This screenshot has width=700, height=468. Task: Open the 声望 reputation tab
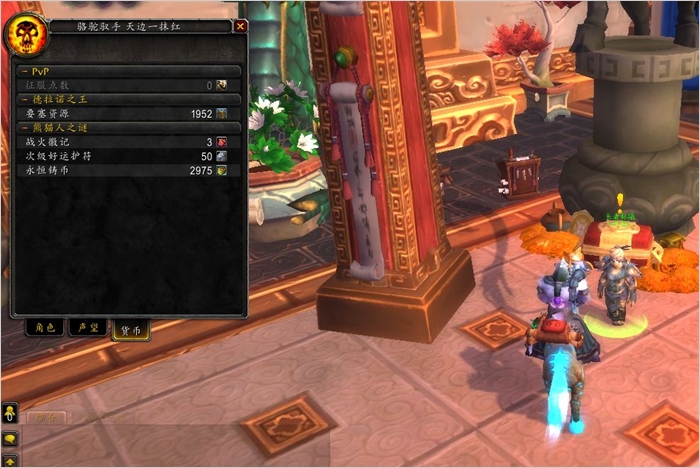[x=87, y=327]
